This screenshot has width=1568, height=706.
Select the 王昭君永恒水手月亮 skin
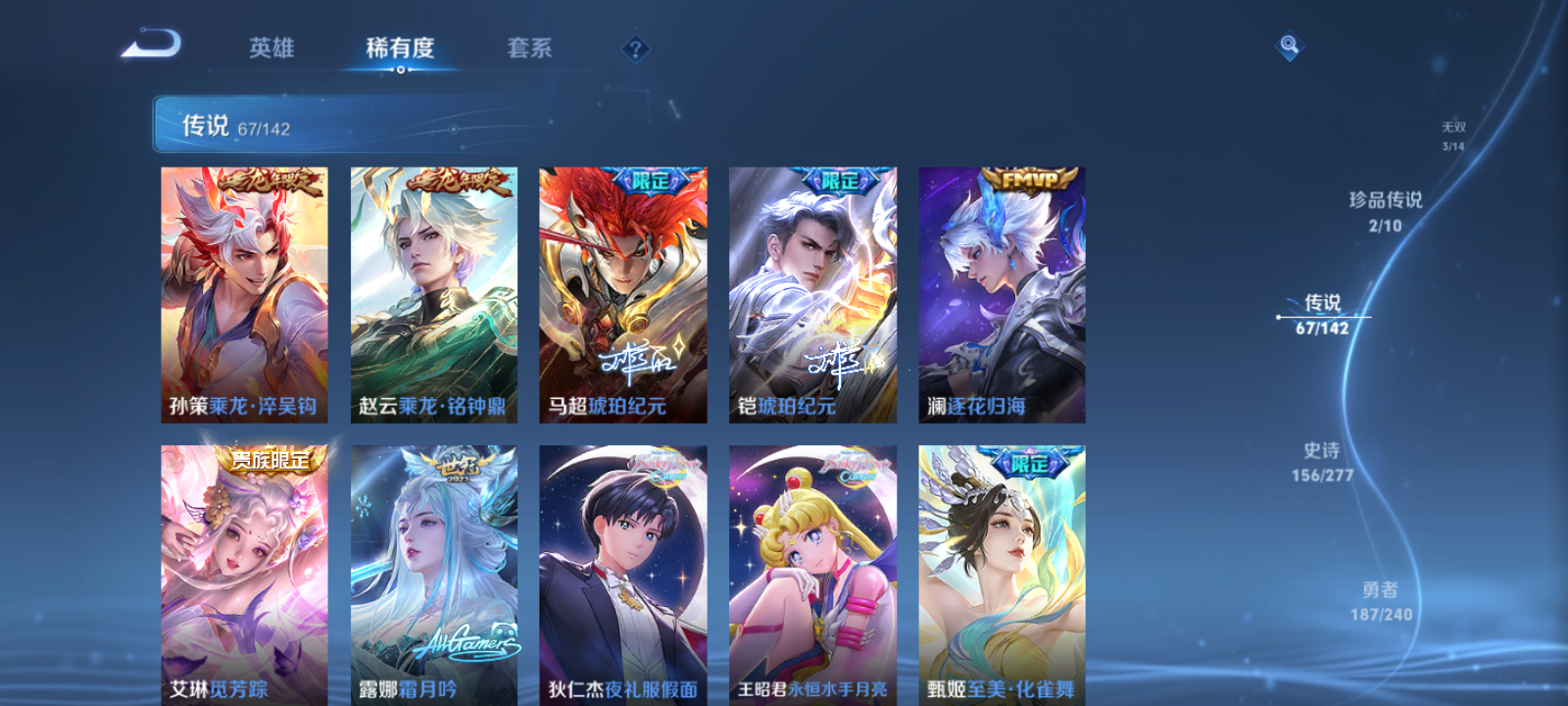coord(810,569)
